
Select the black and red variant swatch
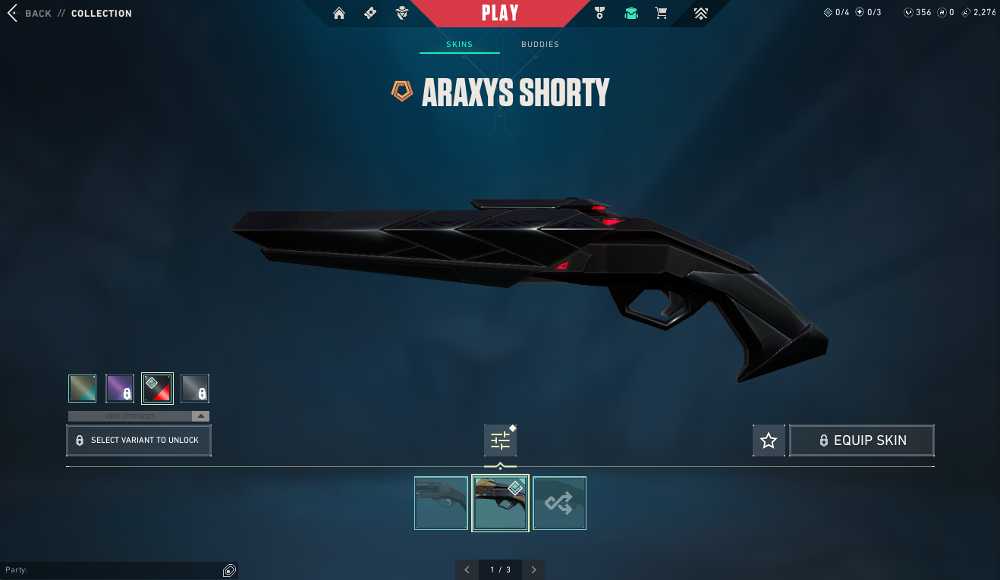pos(157,388)
